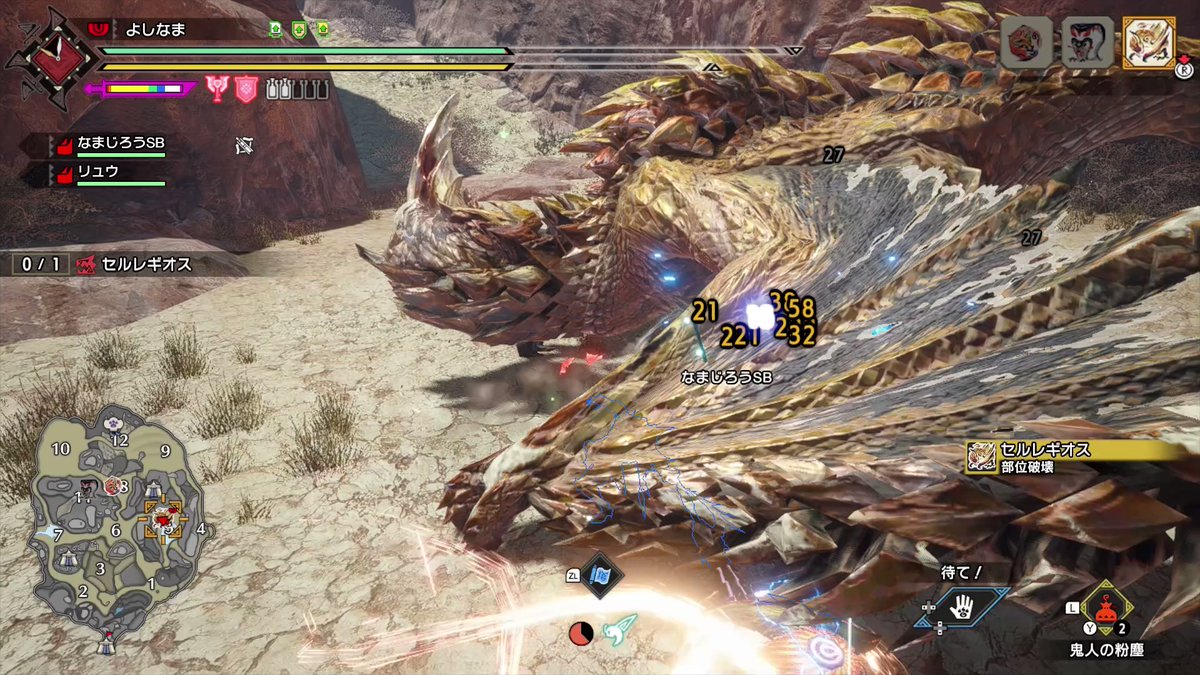Click the sword sharpness gauge
Viewport: 1200px width, 675px height.
point(144,89)
